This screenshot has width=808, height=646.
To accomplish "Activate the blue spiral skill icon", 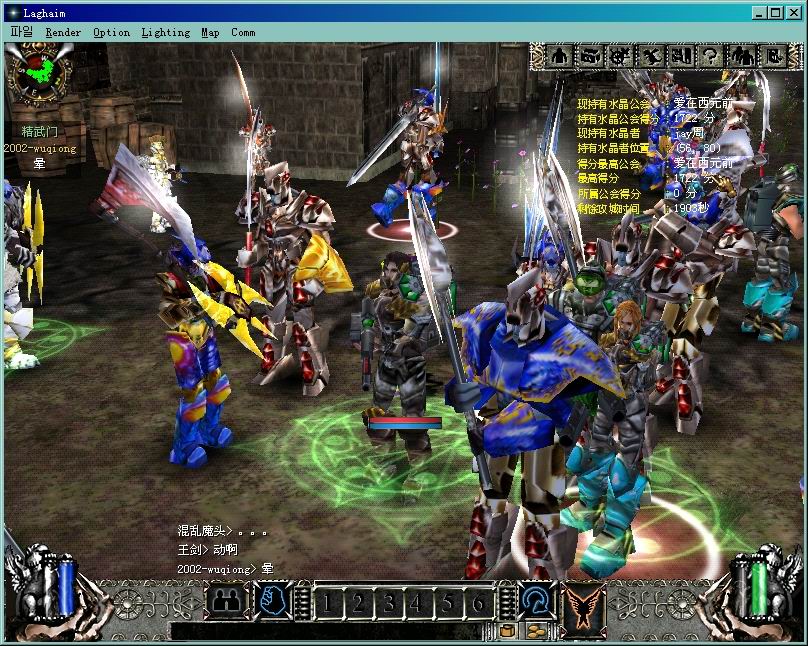I will [x=536, y=601].
